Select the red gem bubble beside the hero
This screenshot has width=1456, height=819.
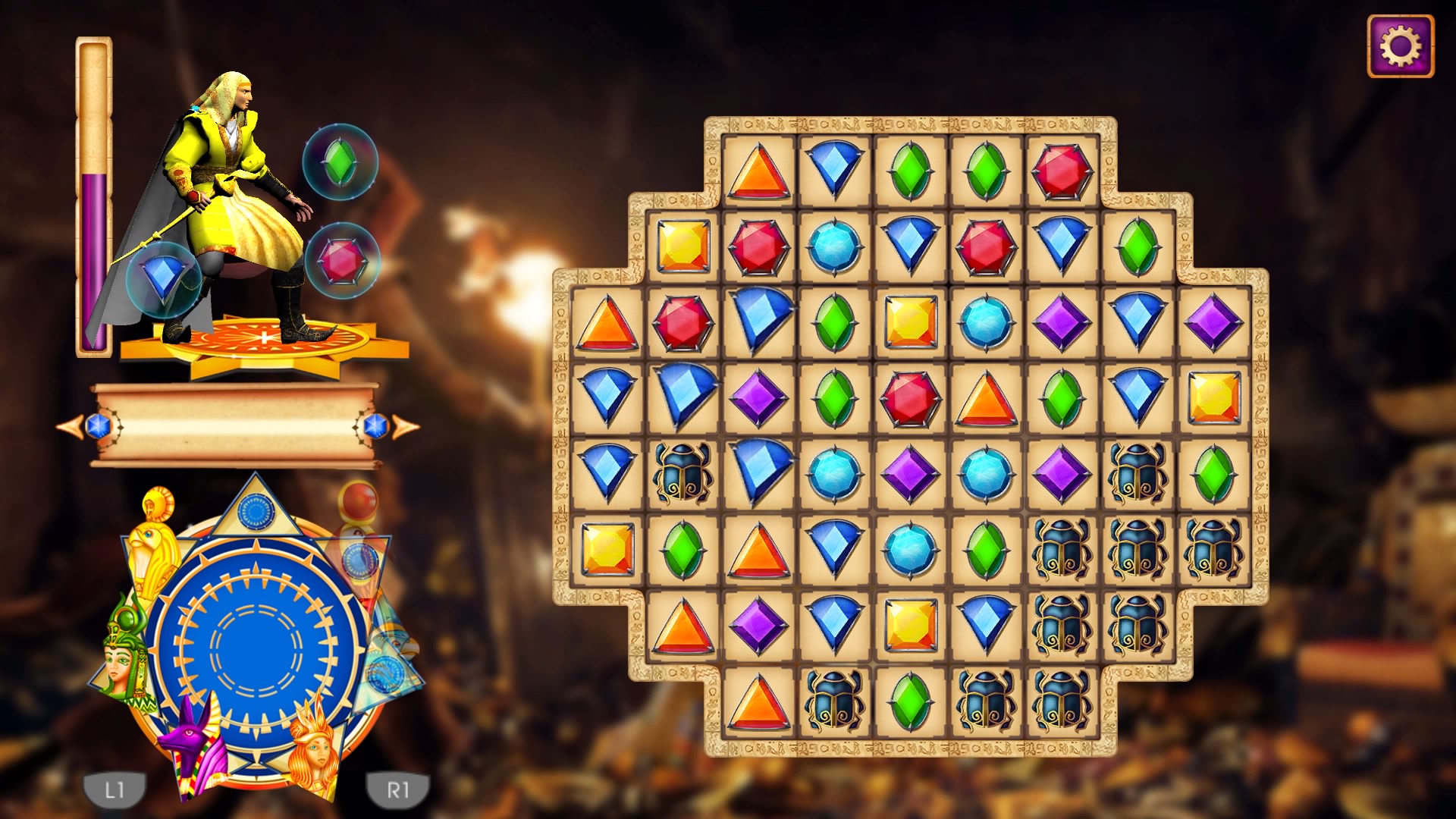point(341,260)
